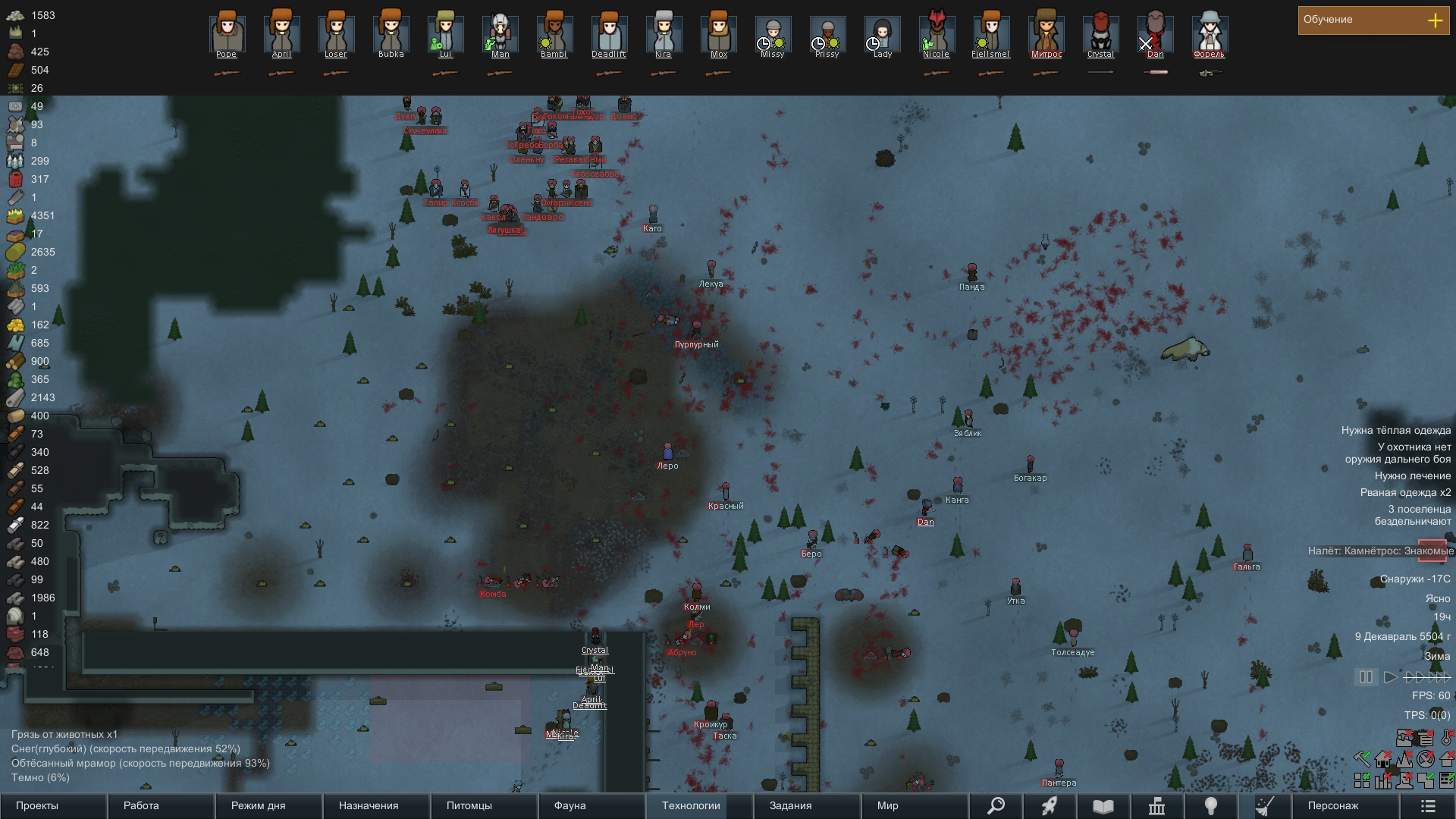The width and height of the screenshot is (1456, 819).
Task: Toggle the pause speed button
Action: pyautogui.click(x=1366, y=676)
